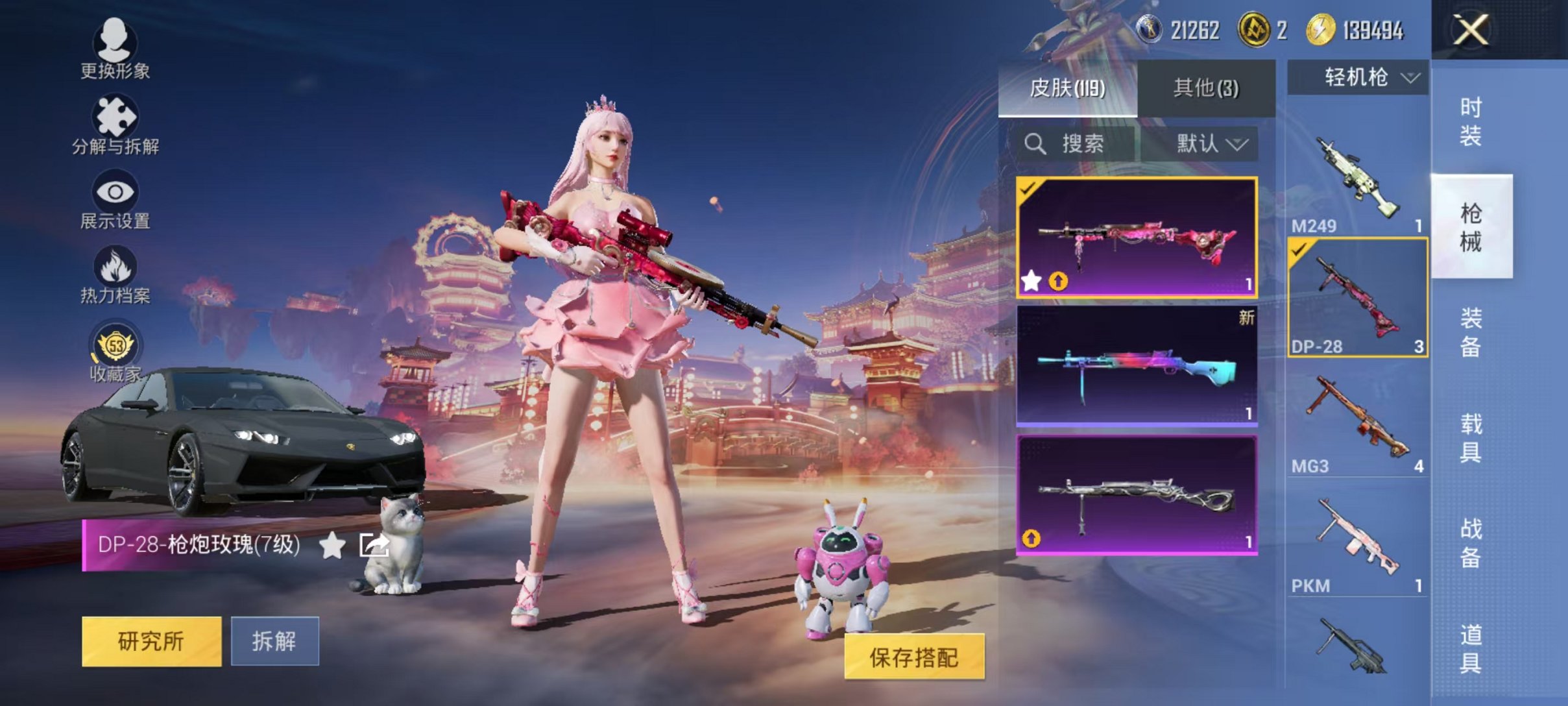1568x706 pixels.
Task: Open the search magnifier in the skin panel
Action: point(1036,144)
